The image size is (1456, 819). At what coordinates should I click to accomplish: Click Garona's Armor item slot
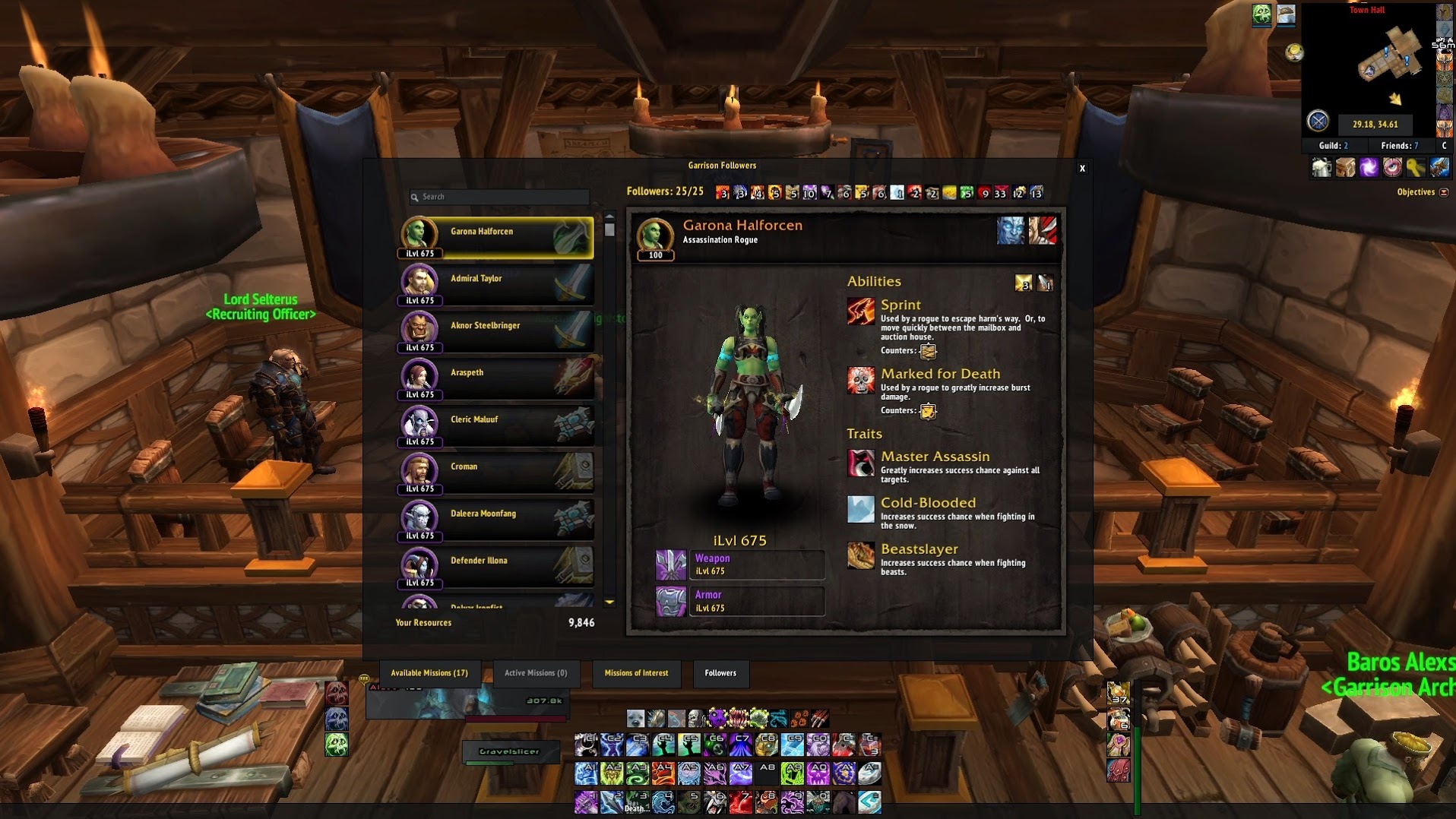click(670, 601)
